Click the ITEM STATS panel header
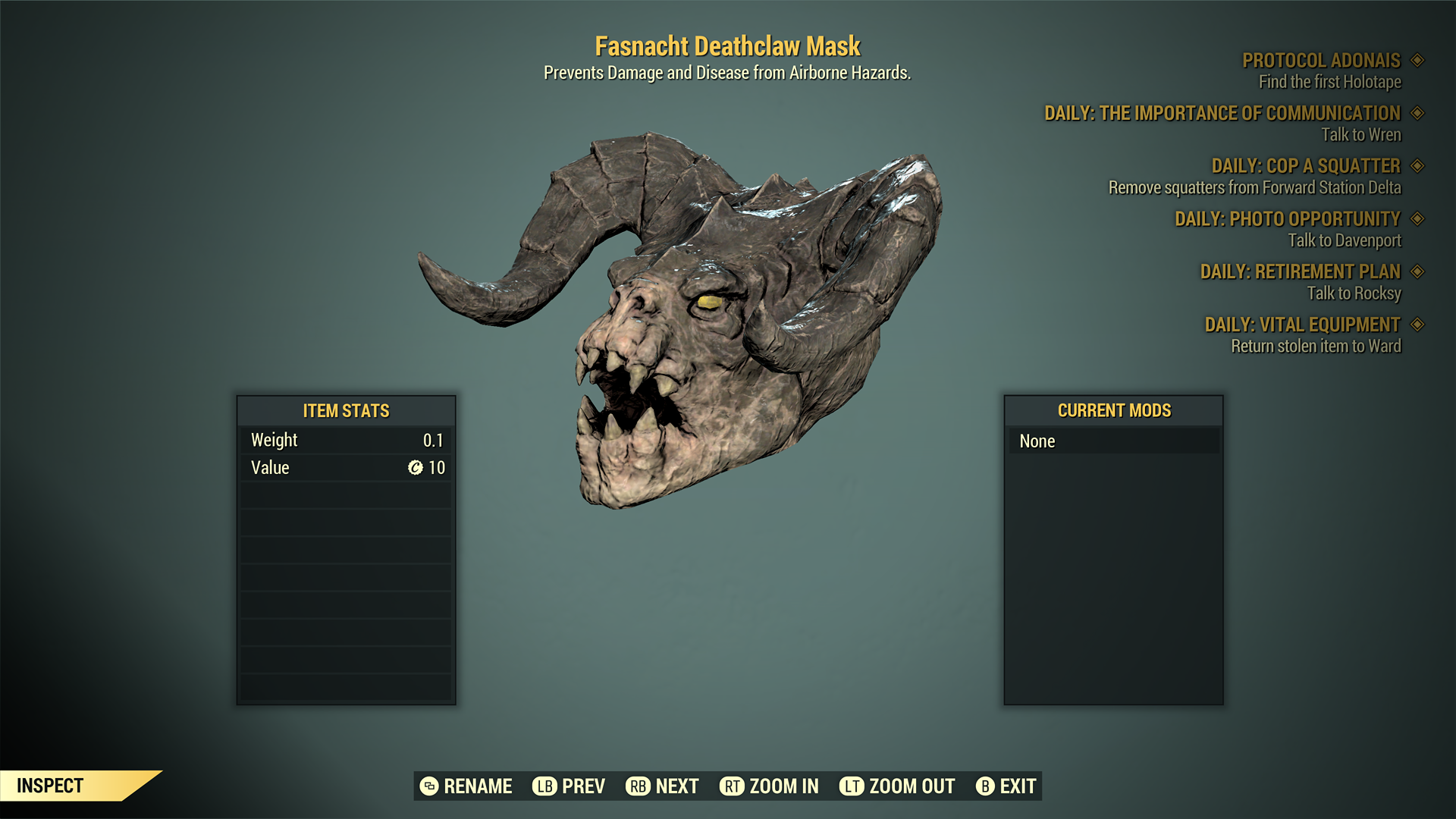 (345, 411)
